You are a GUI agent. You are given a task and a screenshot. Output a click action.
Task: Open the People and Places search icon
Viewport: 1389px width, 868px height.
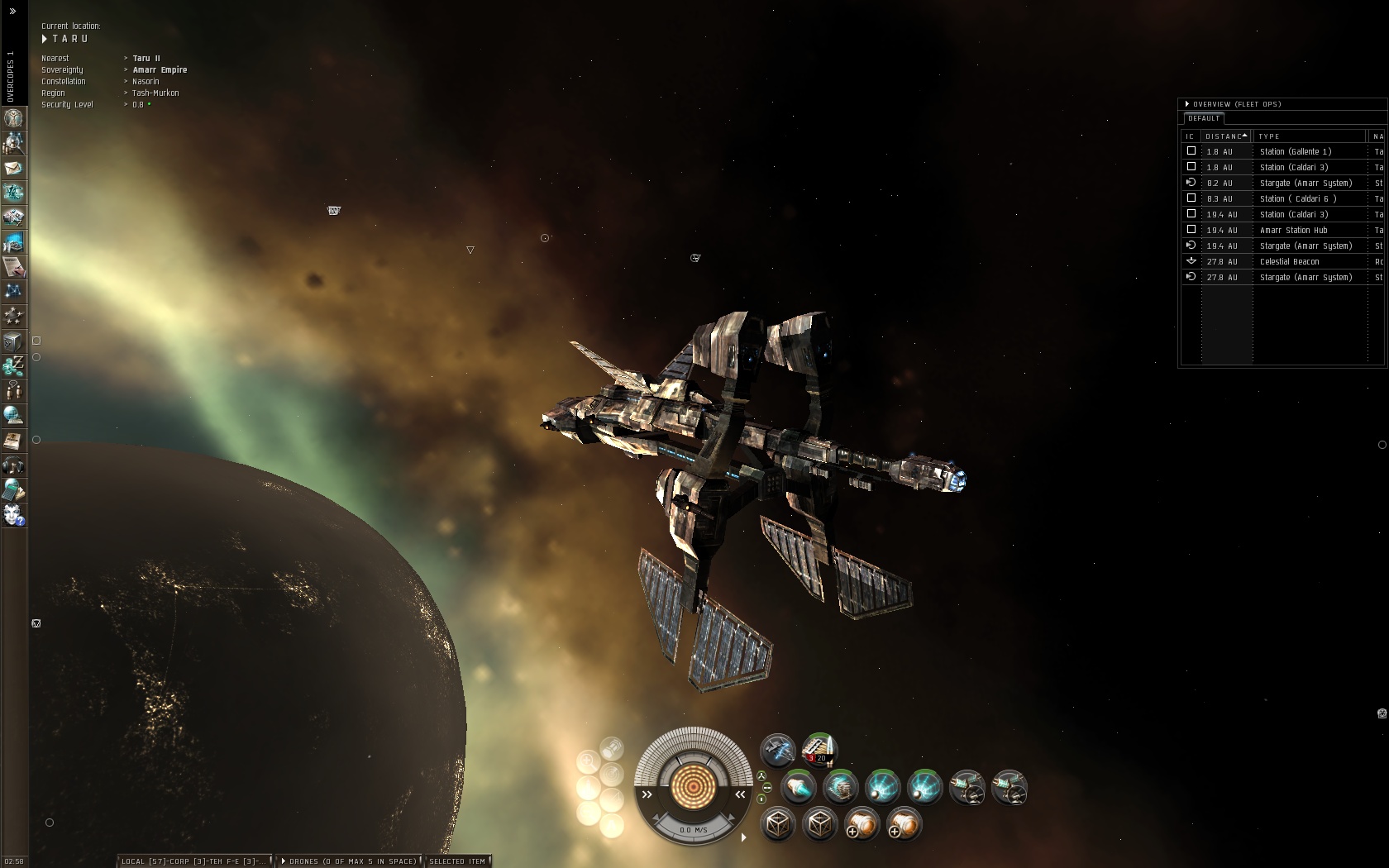(14, 143)
